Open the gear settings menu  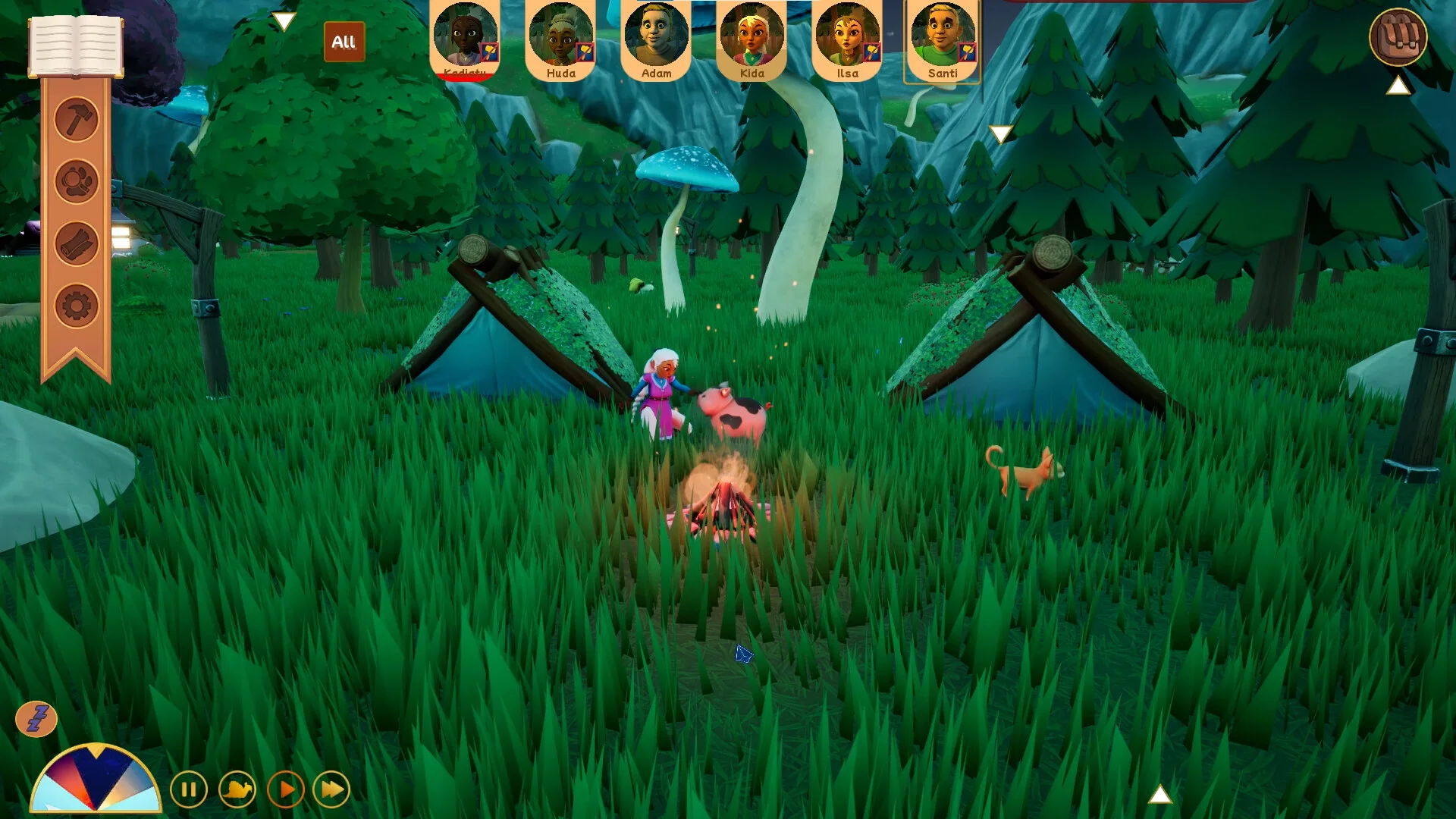tap(77, 306)
